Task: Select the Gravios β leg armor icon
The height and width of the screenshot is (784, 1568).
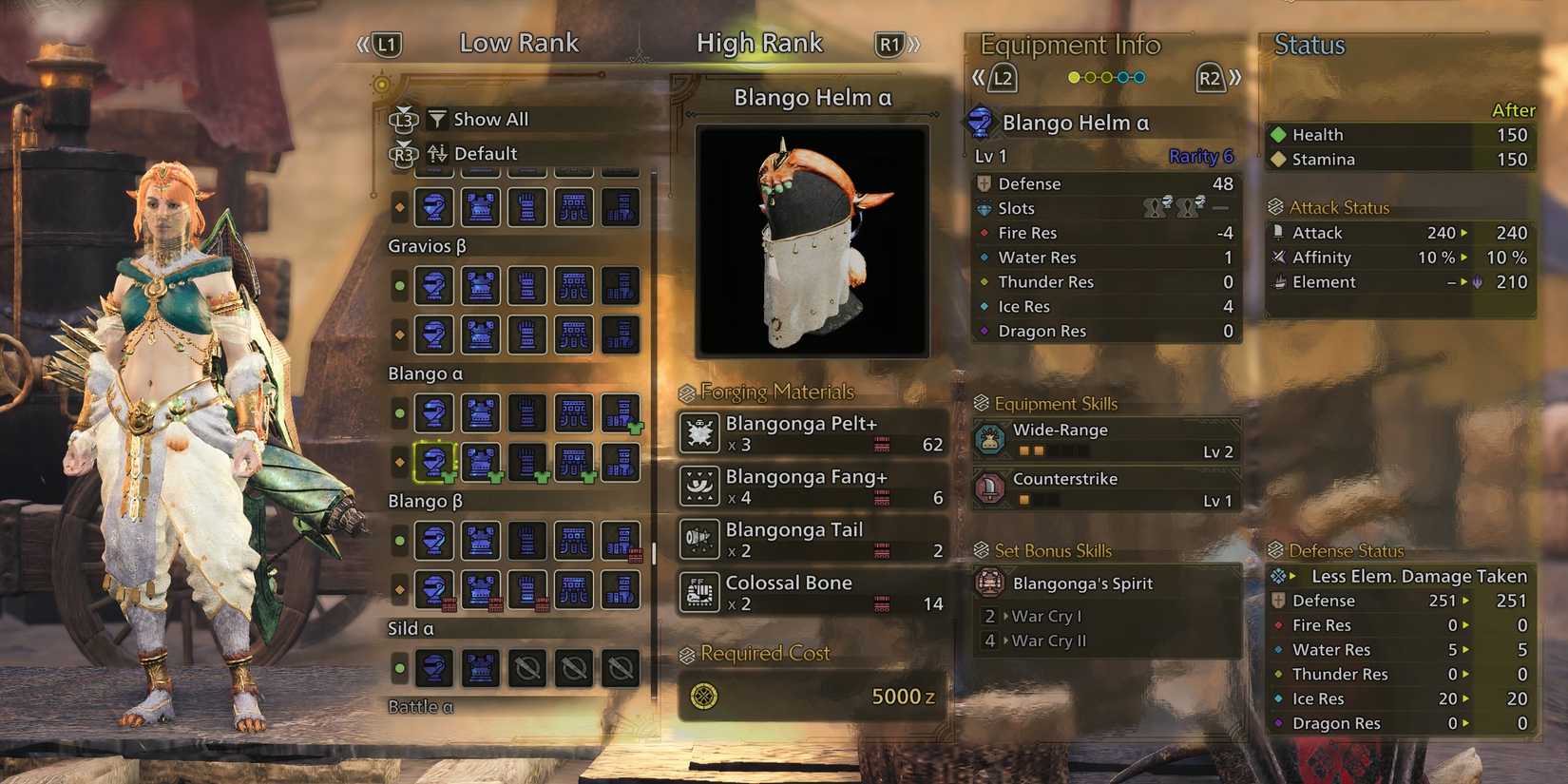Action: [x=574, y=286]
